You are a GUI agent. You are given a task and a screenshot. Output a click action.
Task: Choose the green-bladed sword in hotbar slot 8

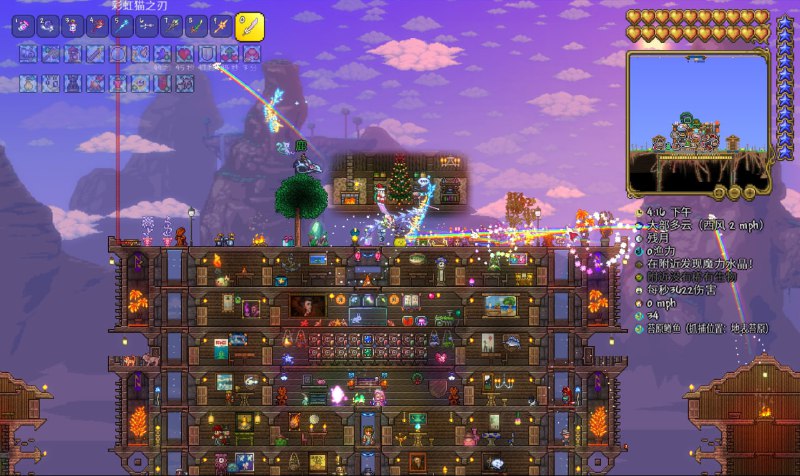tap(197, 26)
